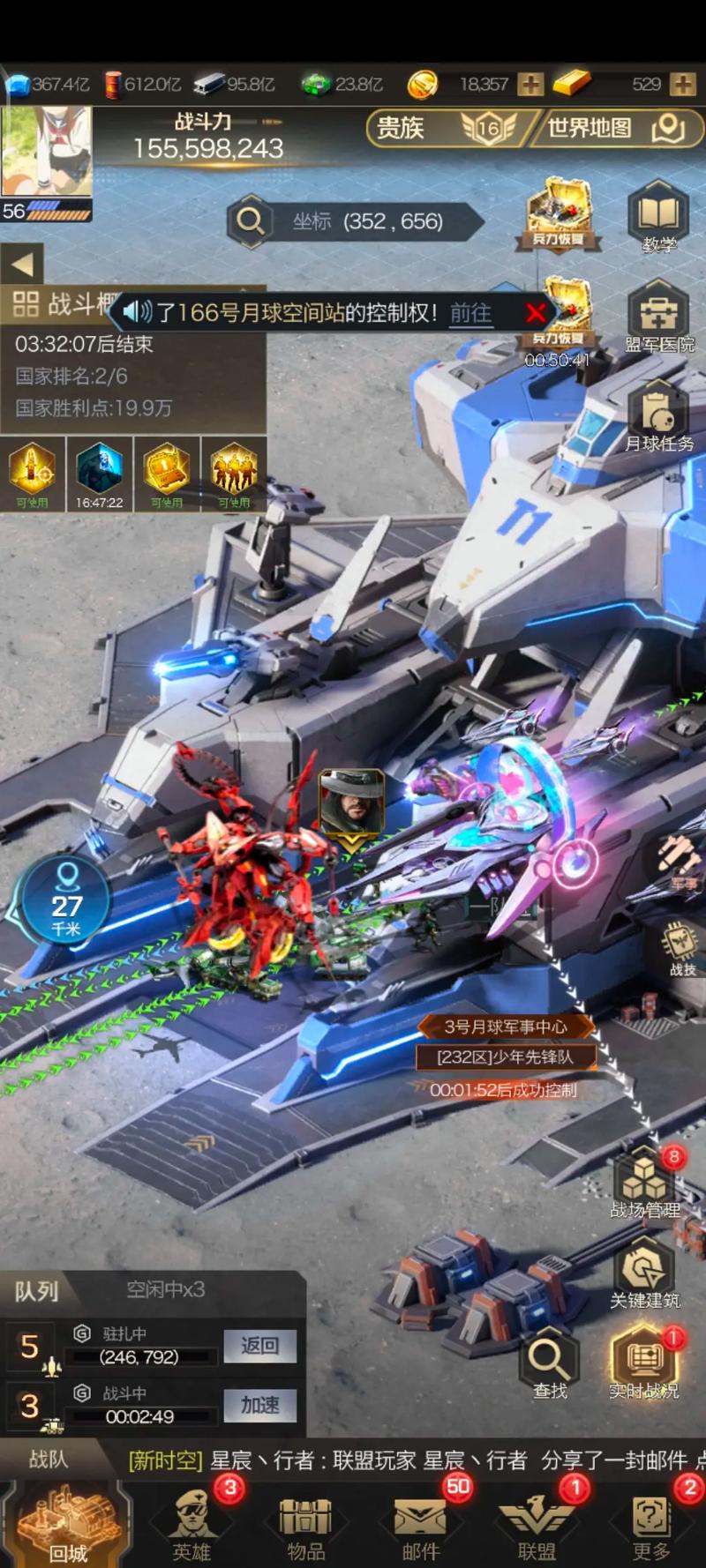The image size is (706, 1568).
Task: Open the 教学 tutorial book
Action: pyautogui.click(x=658, y=216)
